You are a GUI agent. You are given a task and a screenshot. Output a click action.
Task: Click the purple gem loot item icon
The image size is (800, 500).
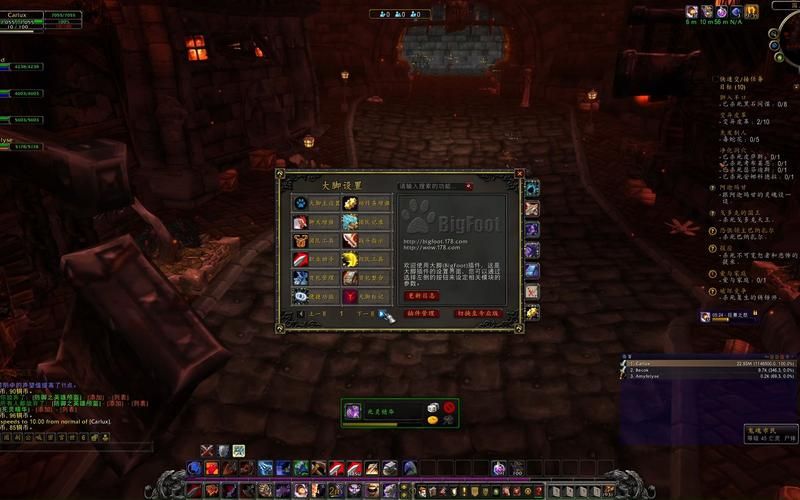353,411
